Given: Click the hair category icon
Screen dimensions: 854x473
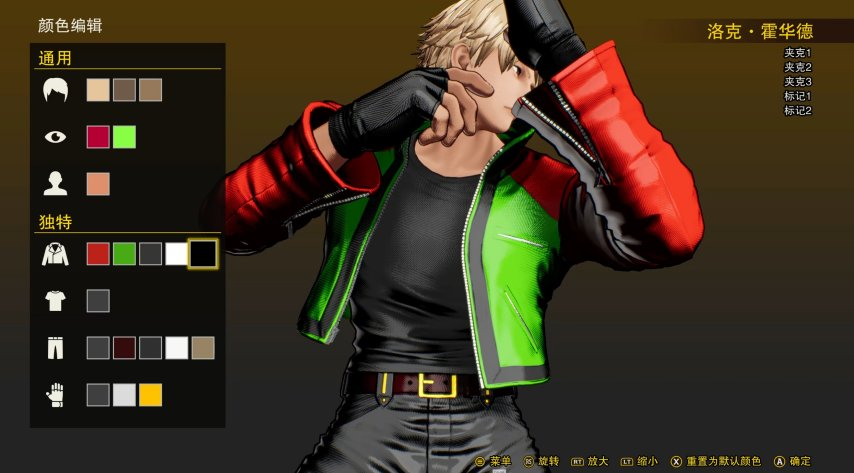Looking at the screenshot, I should point(55,90).
